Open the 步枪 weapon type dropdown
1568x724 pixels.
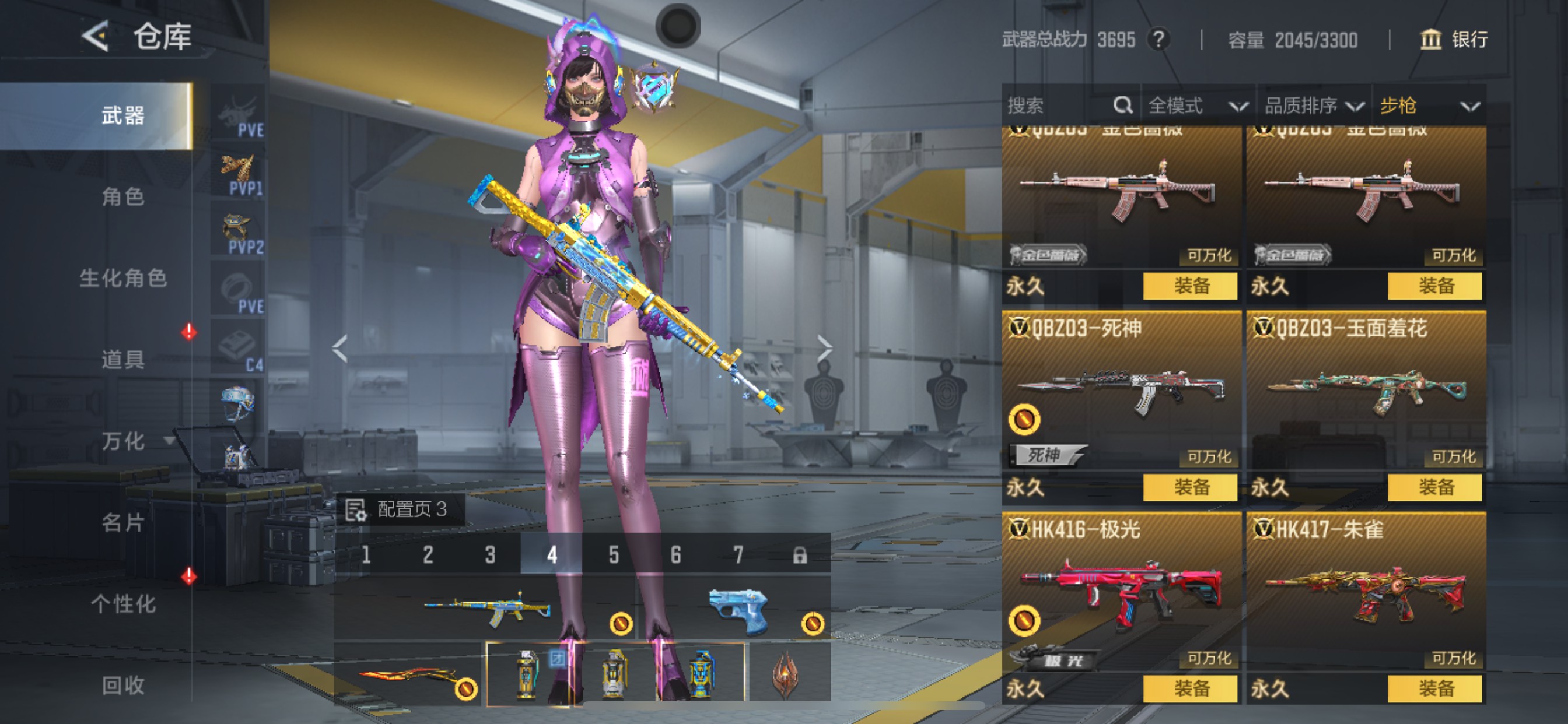pos(1428,106)
